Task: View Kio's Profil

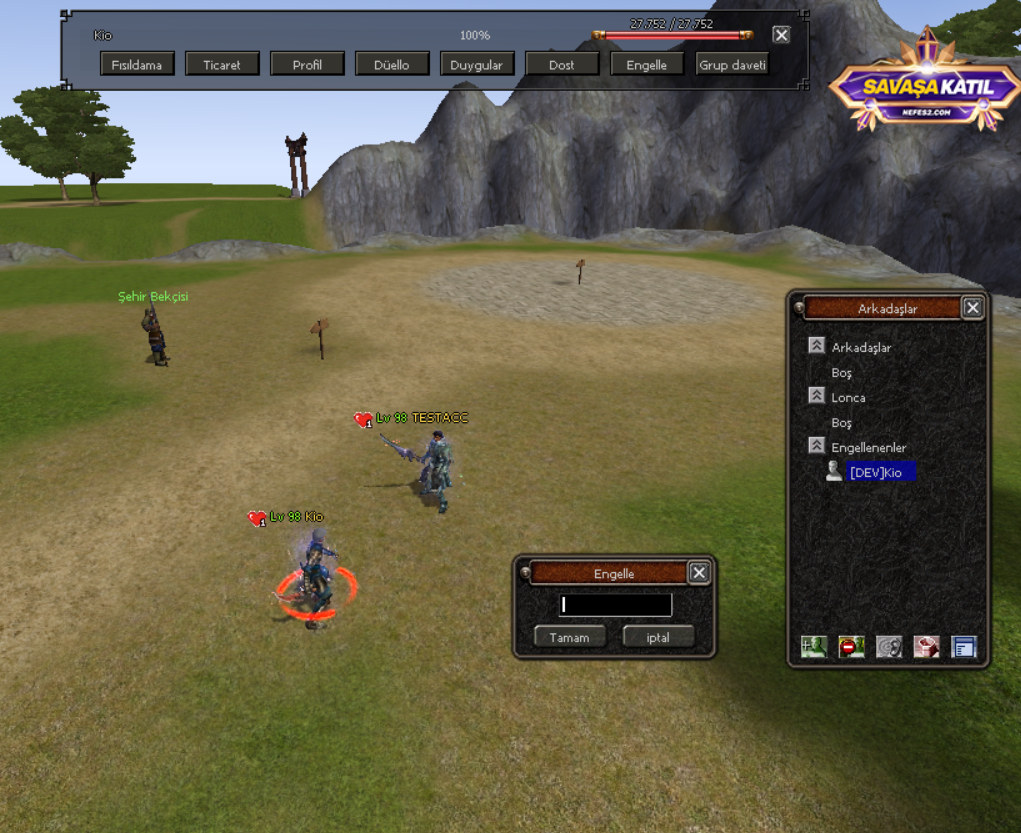Action: [x=307, y=65]
